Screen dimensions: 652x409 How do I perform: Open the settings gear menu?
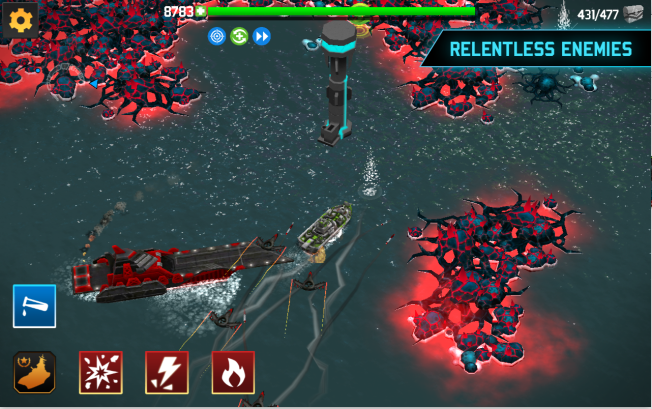pyautogui.click(x=21, y=19)
